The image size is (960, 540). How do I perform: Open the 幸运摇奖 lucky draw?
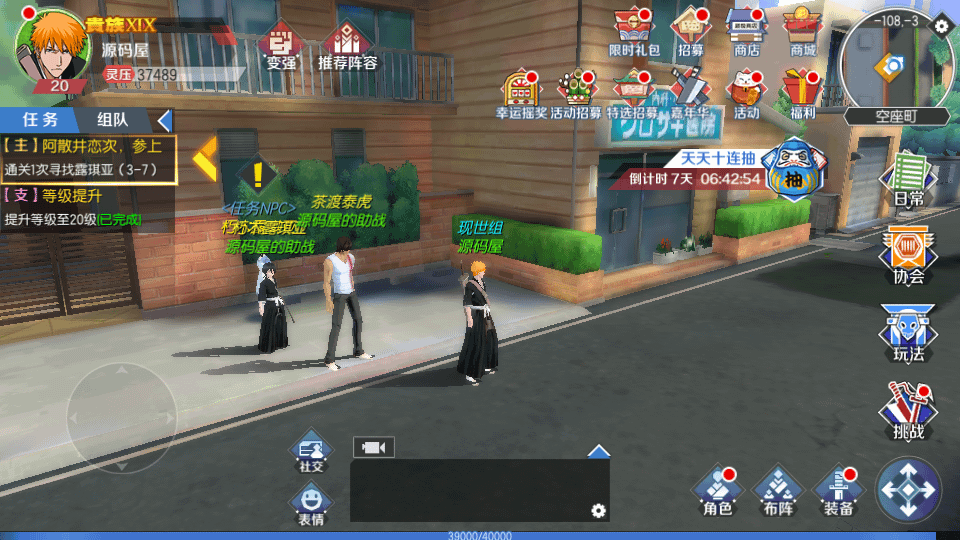click(x=521, y=93)
